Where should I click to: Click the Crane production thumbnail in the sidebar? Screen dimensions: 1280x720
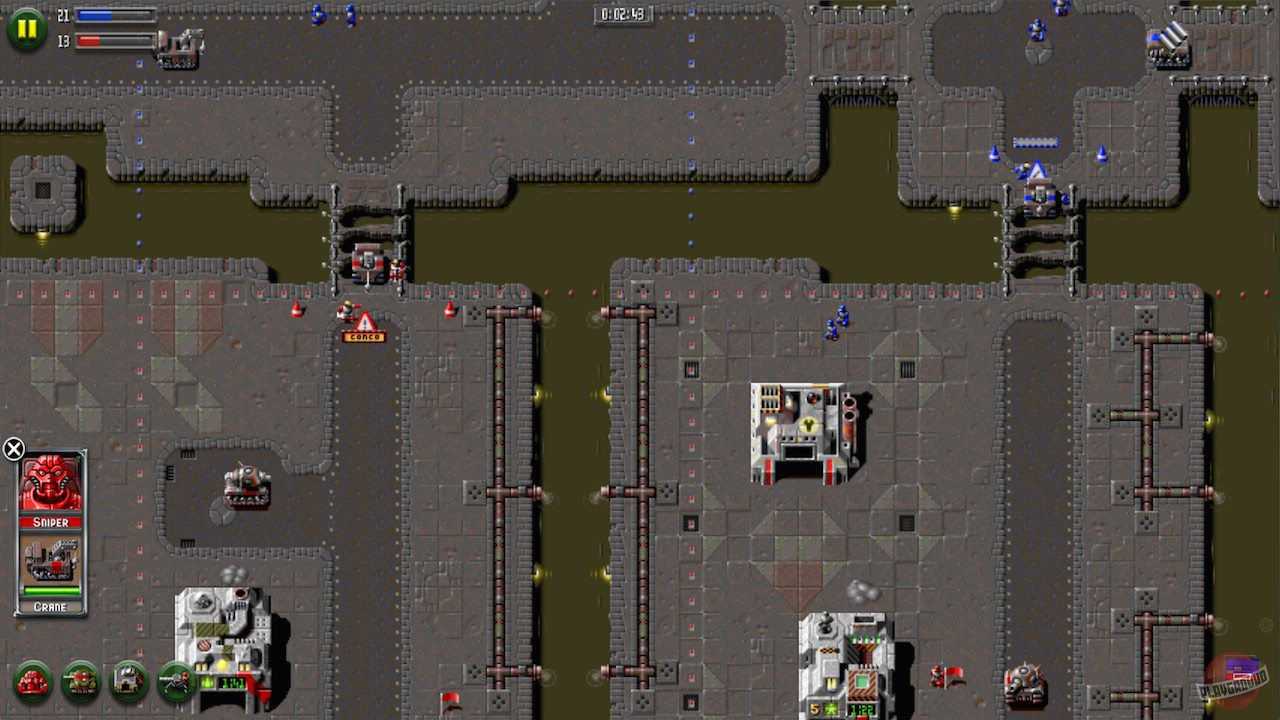[x=50, y=560]
